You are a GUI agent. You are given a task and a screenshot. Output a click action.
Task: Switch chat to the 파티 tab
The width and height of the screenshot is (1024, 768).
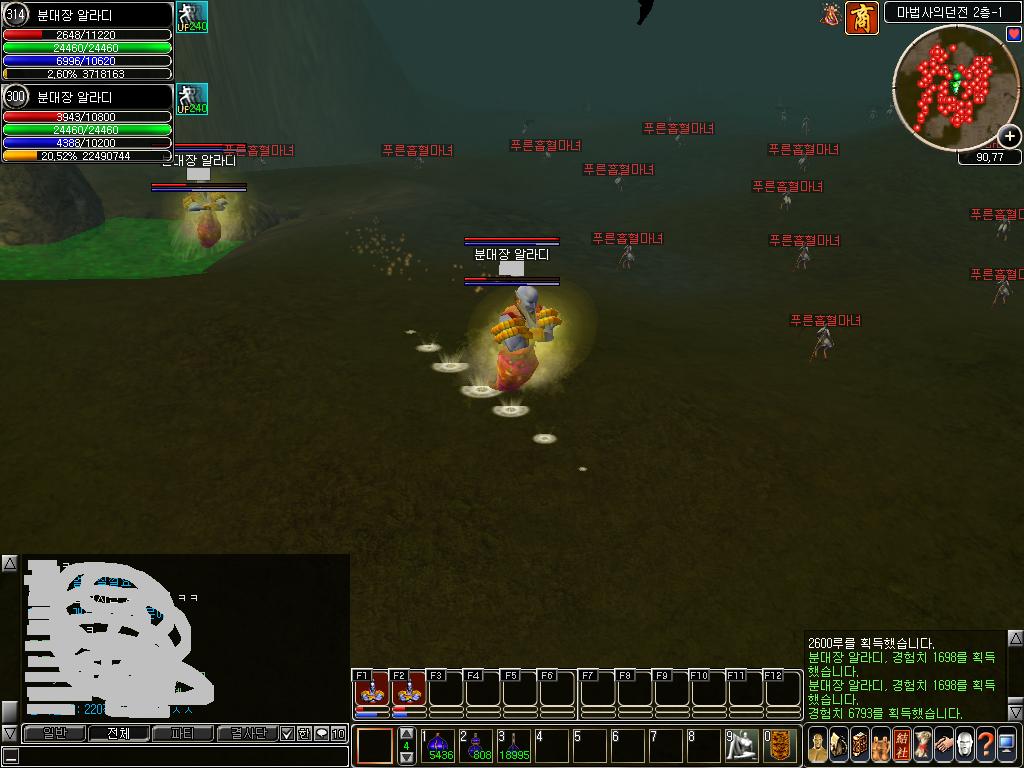183,734
